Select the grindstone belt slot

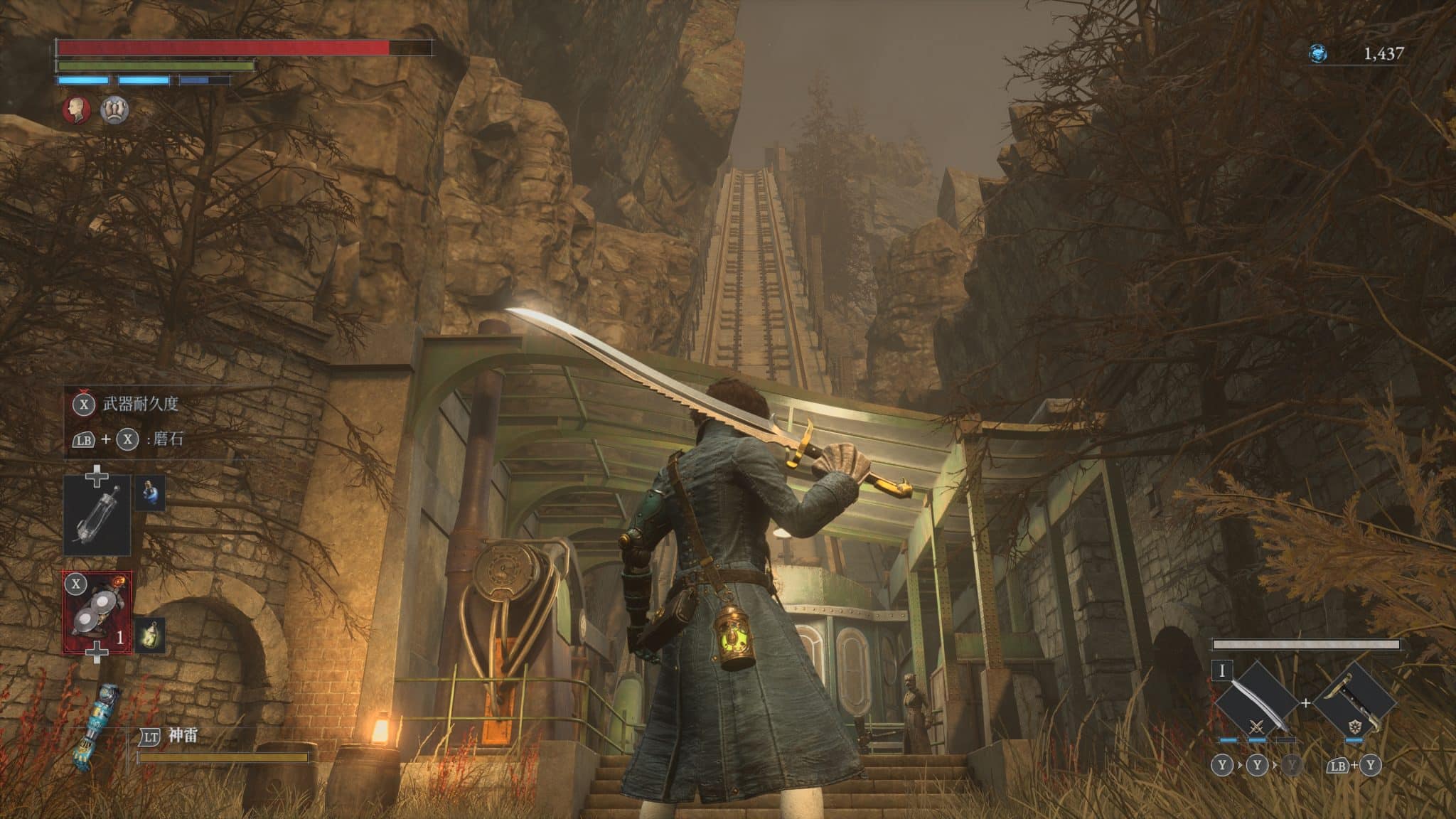point(97,613)
